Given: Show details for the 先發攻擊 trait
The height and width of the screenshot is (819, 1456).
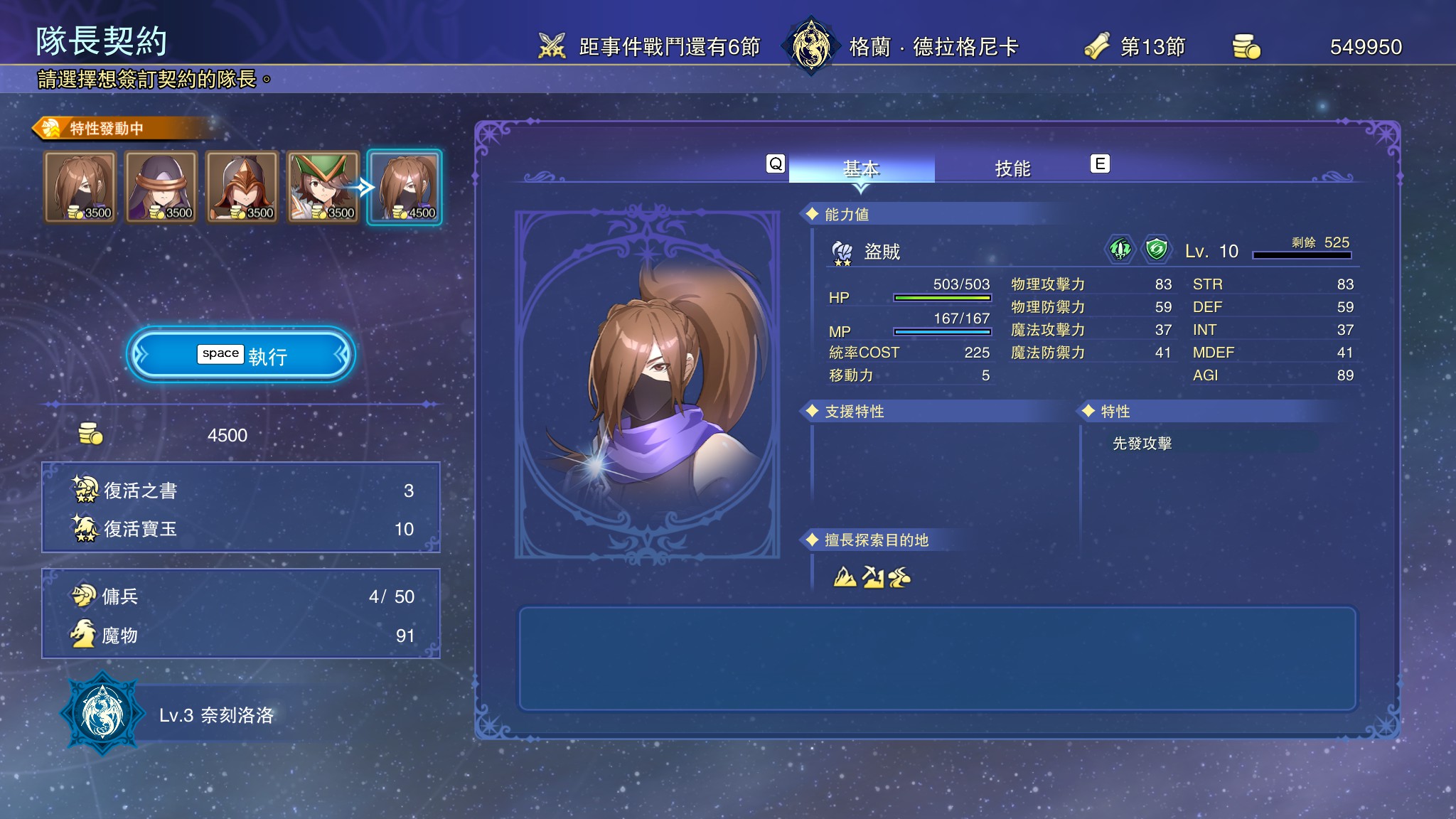Looking at the screenshot, I should pyautogui.click(x=1142, y=444).
